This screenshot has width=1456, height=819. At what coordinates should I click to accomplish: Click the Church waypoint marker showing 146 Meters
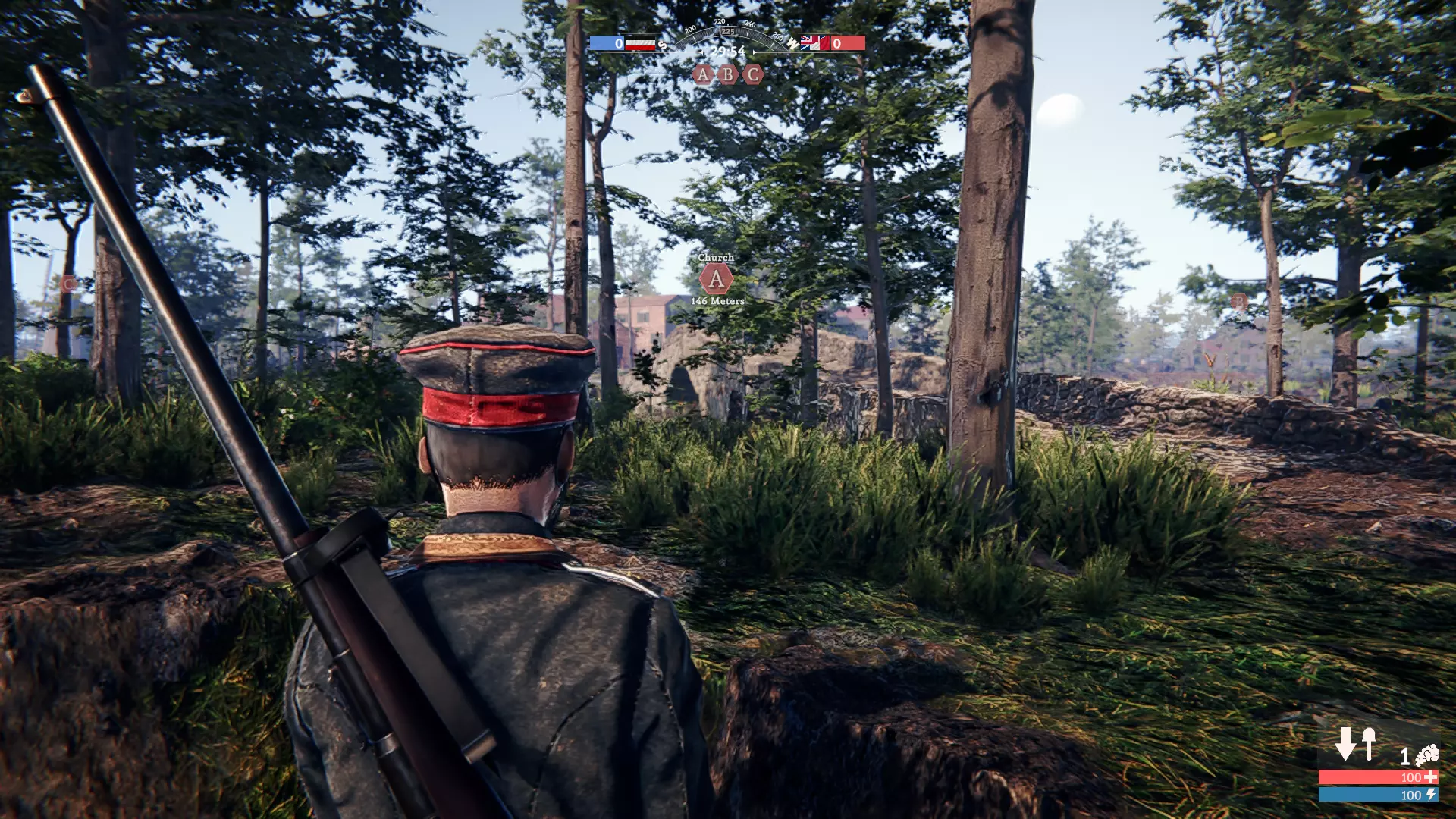coord(716,279)
